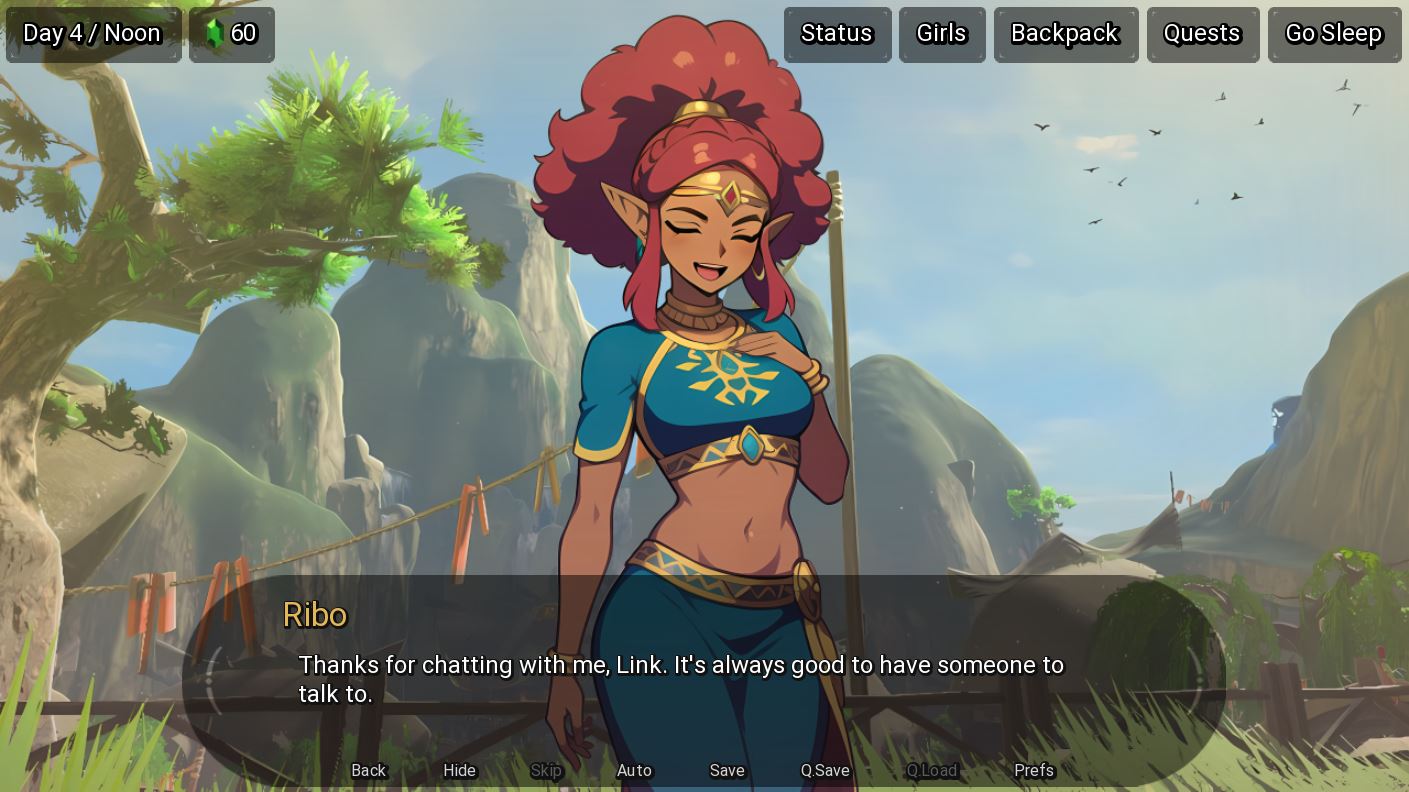
Task: Toggle Auto dialogue advance
Action: click(634, 770)
